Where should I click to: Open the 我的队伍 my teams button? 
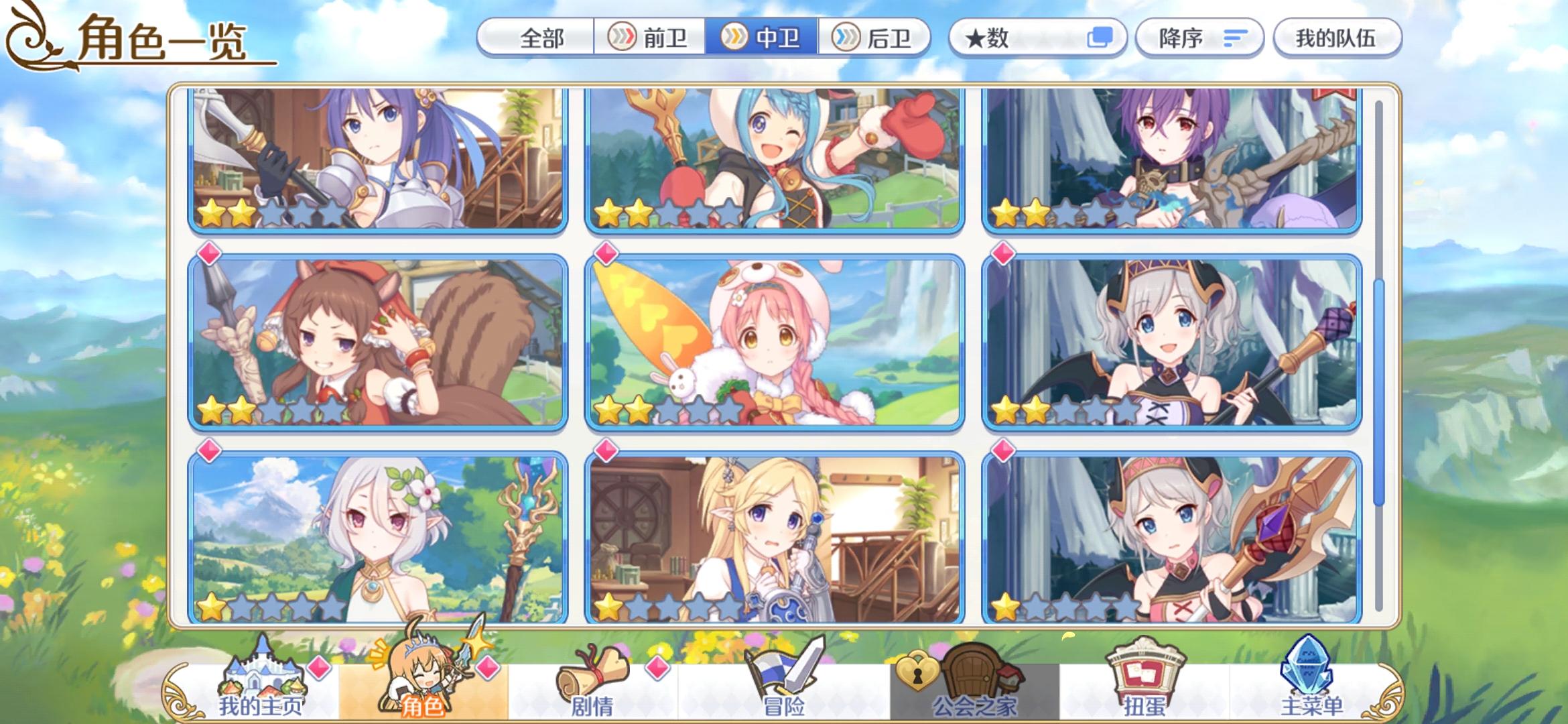(1338, 38)
